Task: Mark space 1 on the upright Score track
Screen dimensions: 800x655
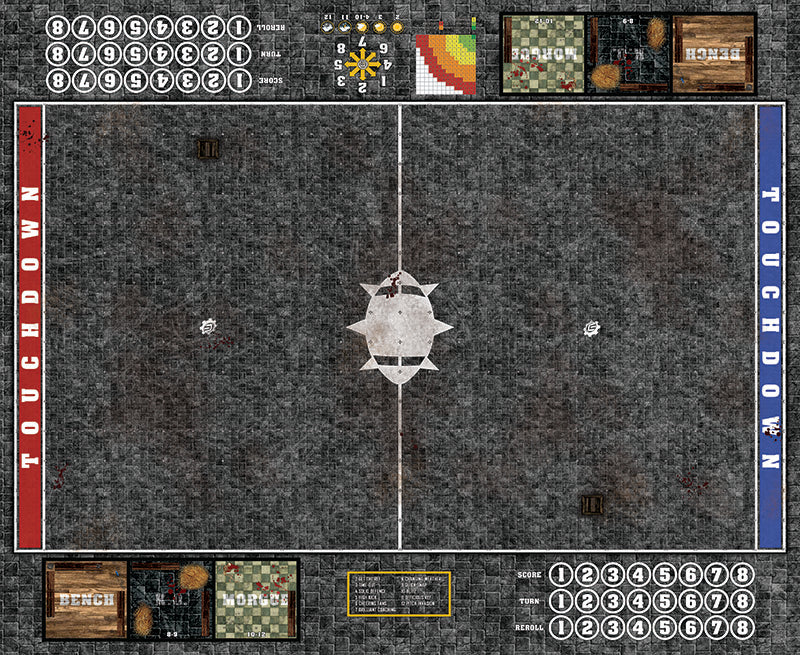Action: click(561, 575)
